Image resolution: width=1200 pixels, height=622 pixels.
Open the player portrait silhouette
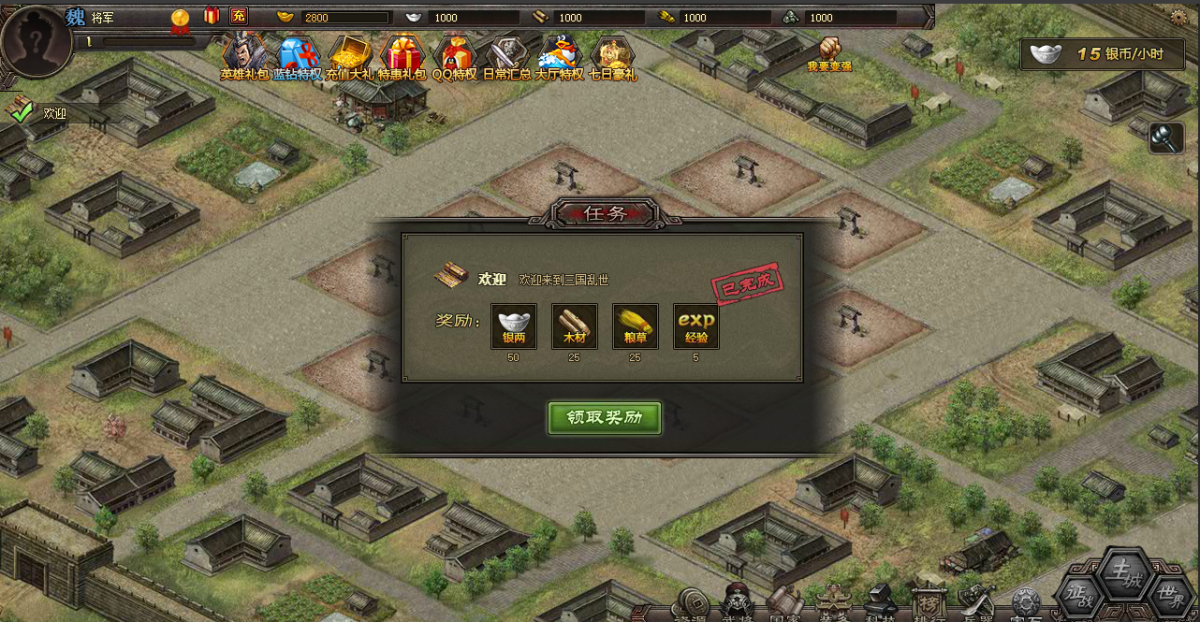(36, 40)
